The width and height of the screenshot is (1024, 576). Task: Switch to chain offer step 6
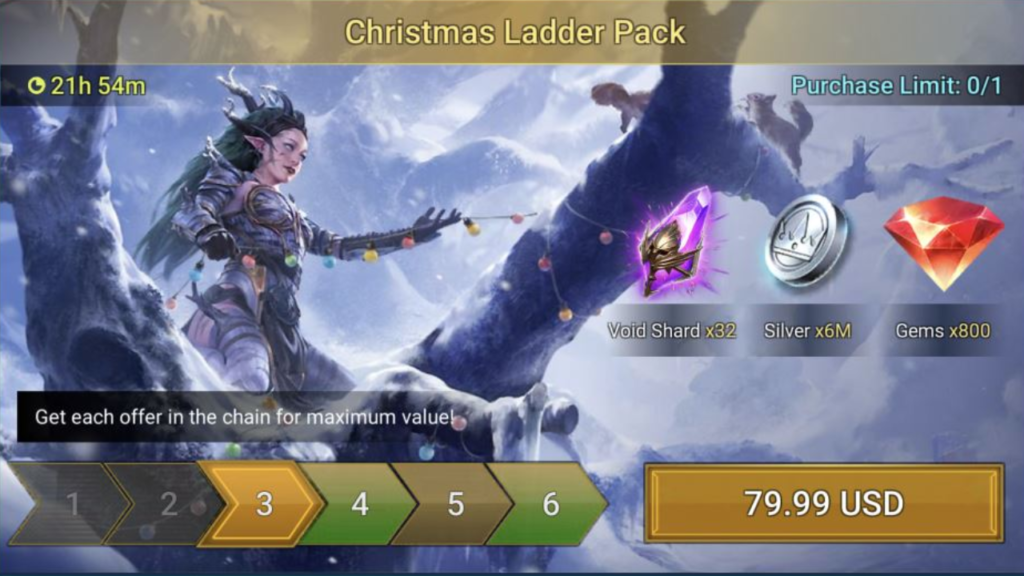coord(551,504)
